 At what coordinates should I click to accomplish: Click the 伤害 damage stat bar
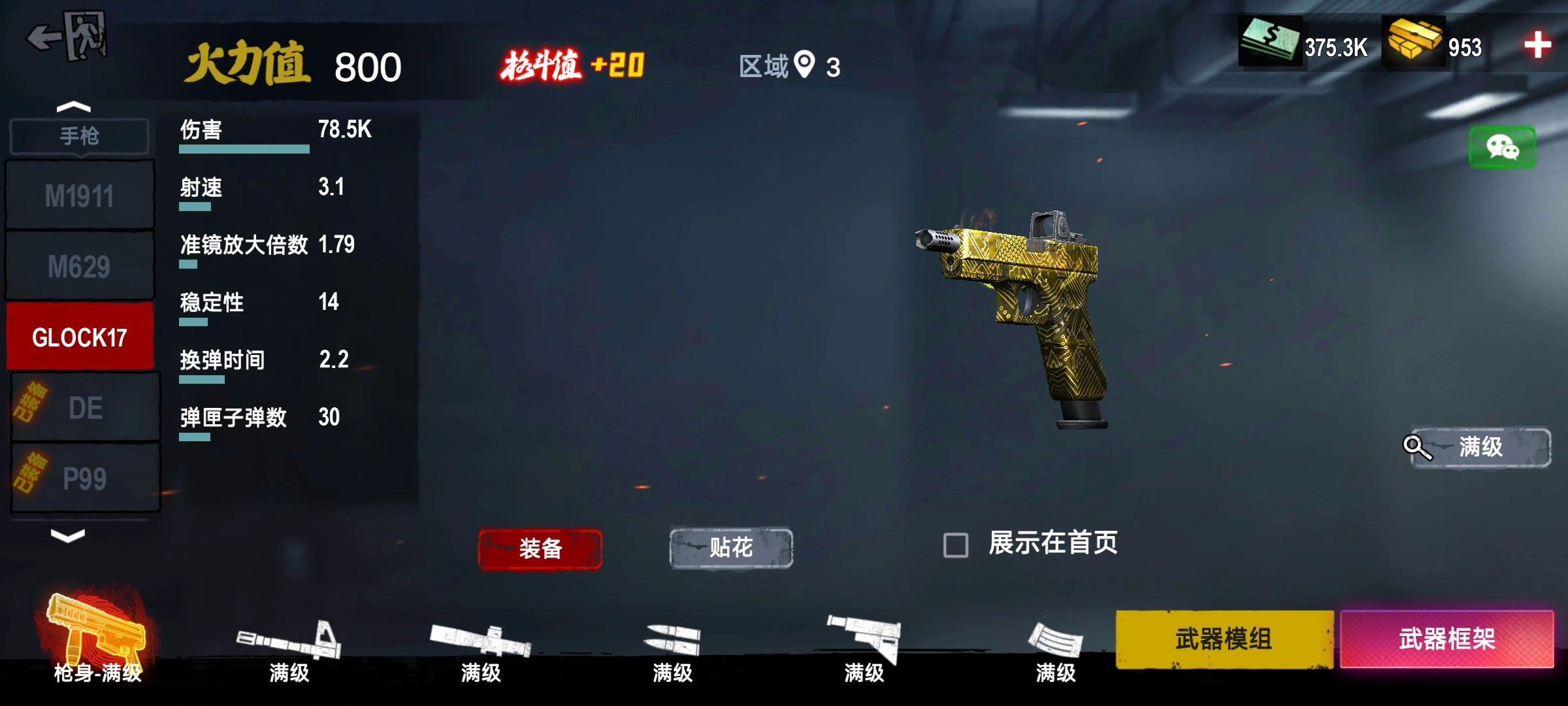point(244,148)
